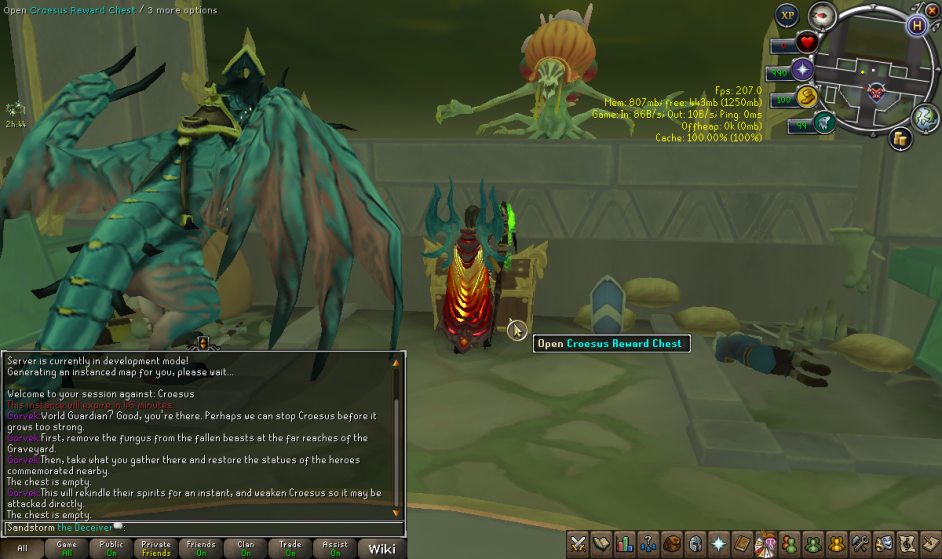This screenshot has width=942, height=559.
Task: Toggle the prayer points orb
Action: pos(803,70)
